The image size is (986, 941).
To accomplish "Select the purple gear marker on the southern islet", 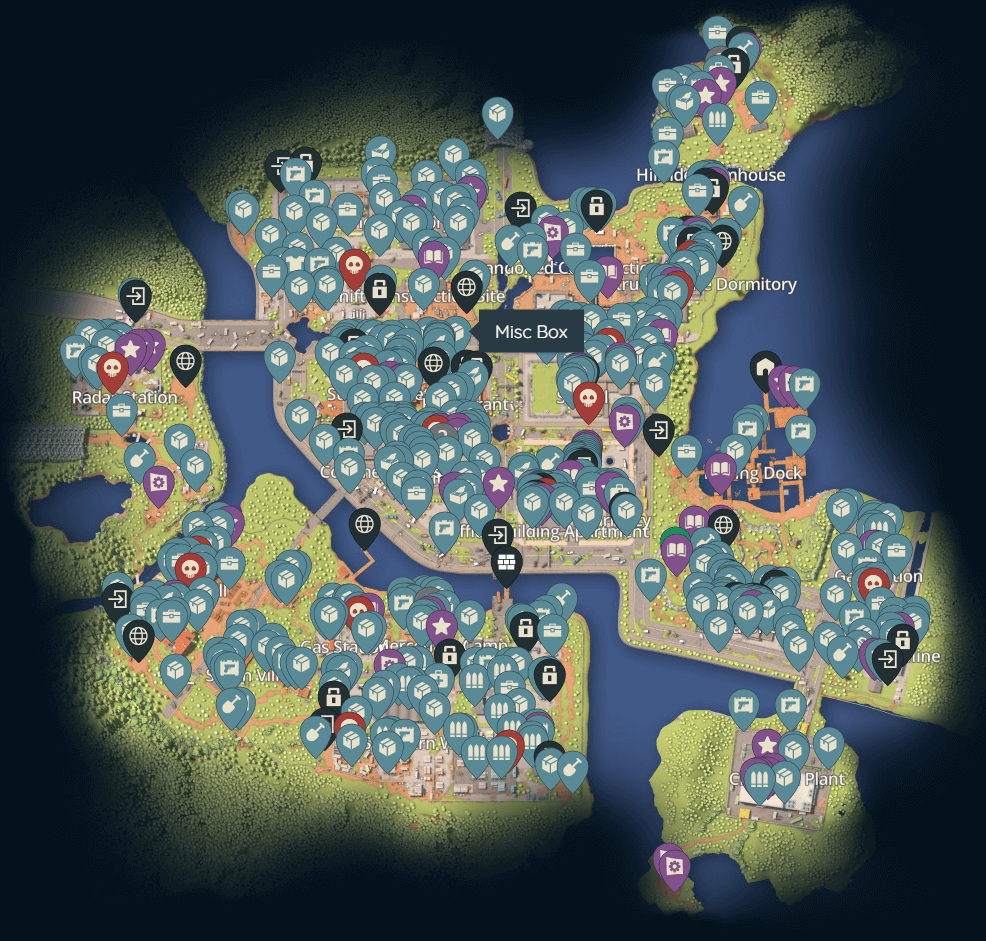I will pyautogui.click(x=674, y=866).
